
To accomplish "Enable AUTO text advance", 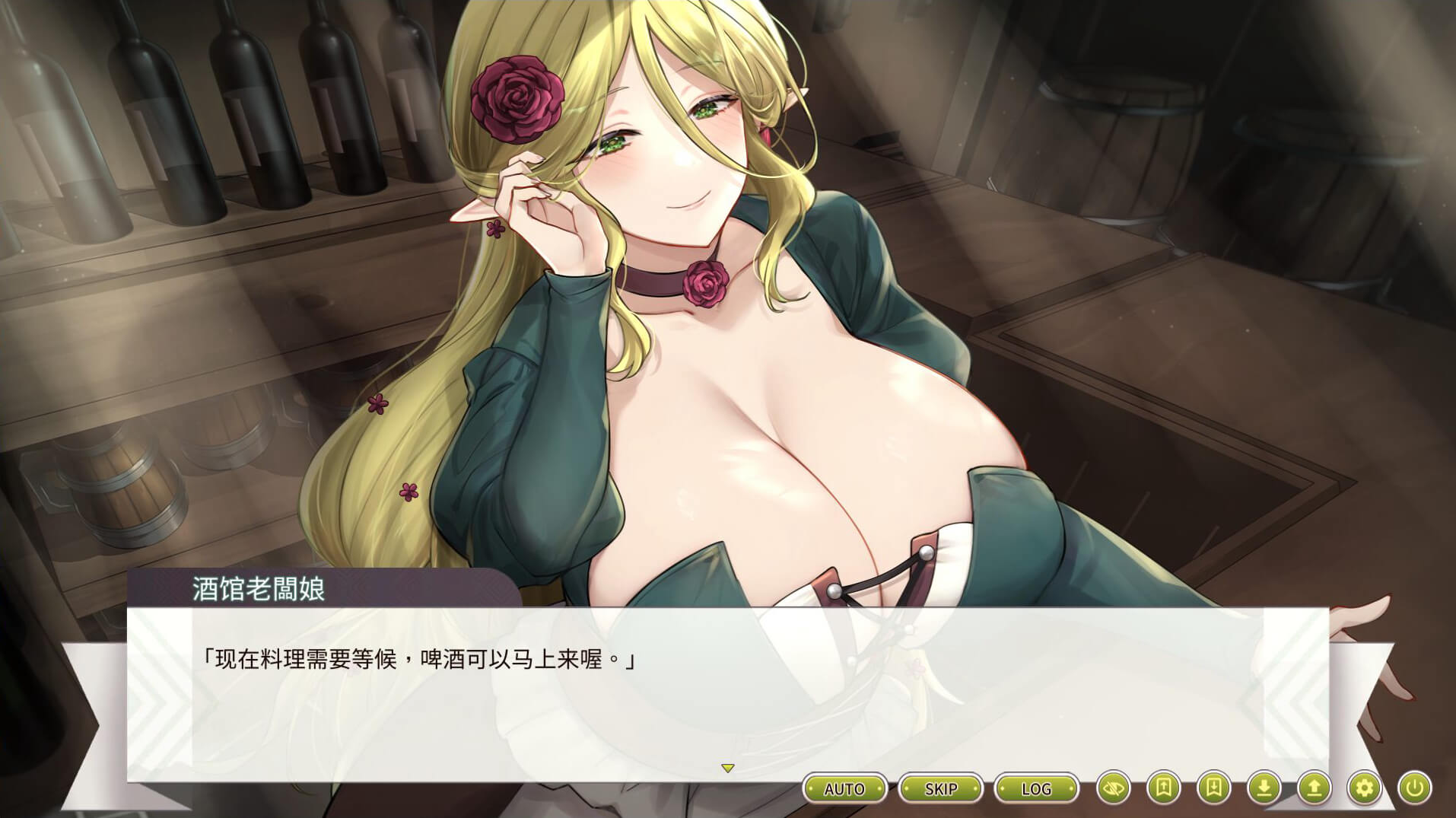I will (844, 788).
